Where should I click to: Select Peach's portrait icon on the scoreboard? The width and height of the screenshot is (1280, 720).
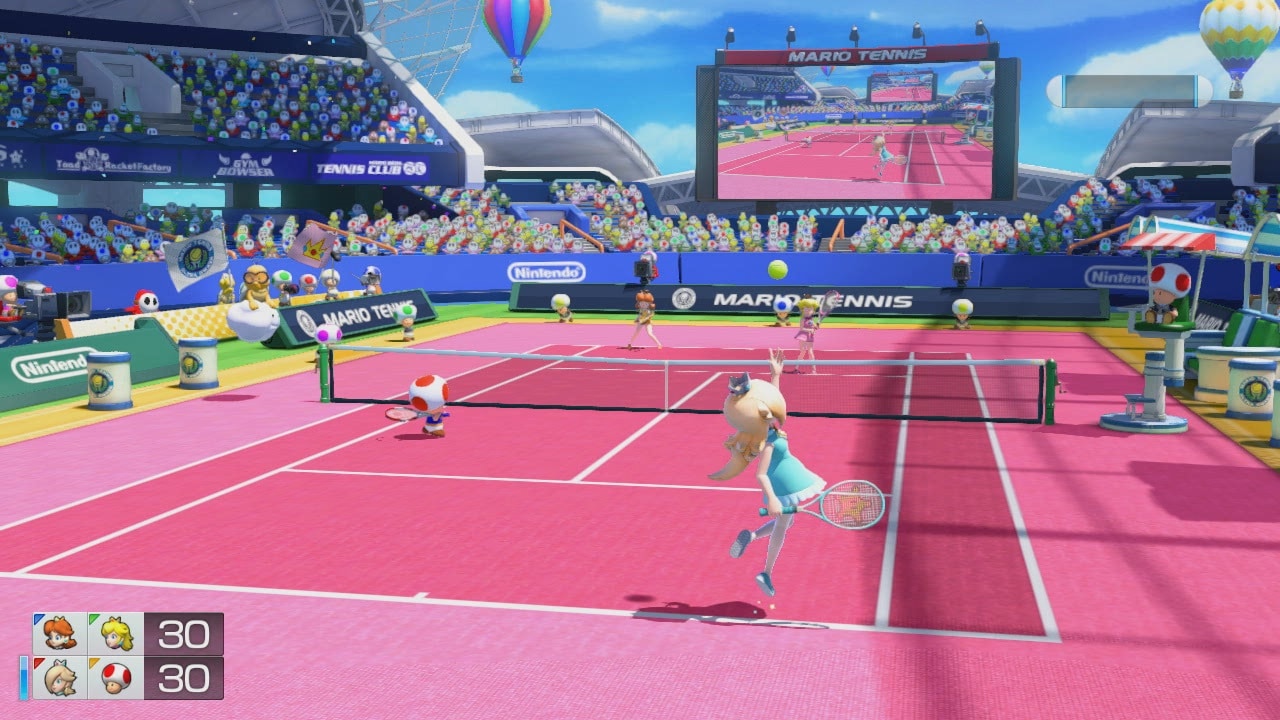pos(115,634)
